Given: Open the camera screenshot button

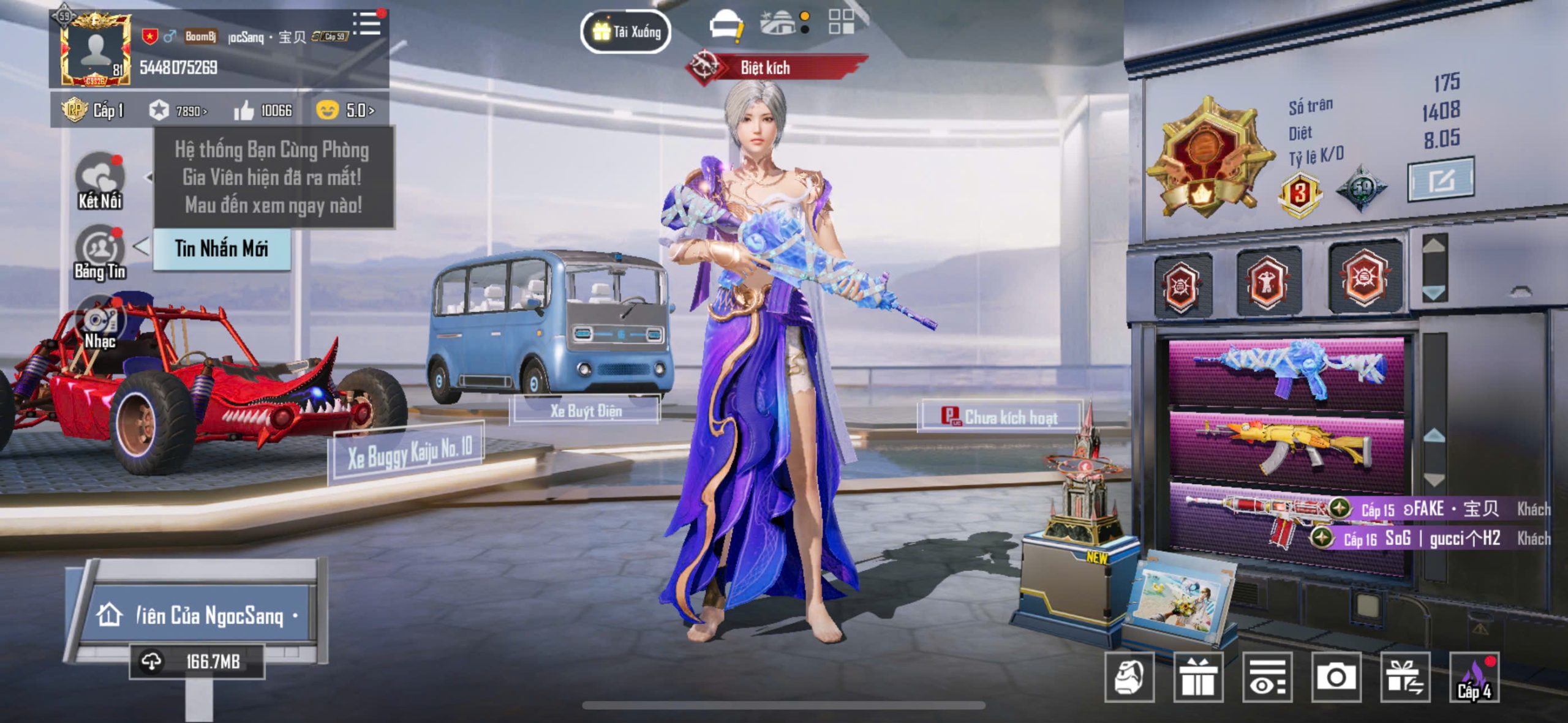Looking at the screenshot, I should click(x=1336, y=677).
